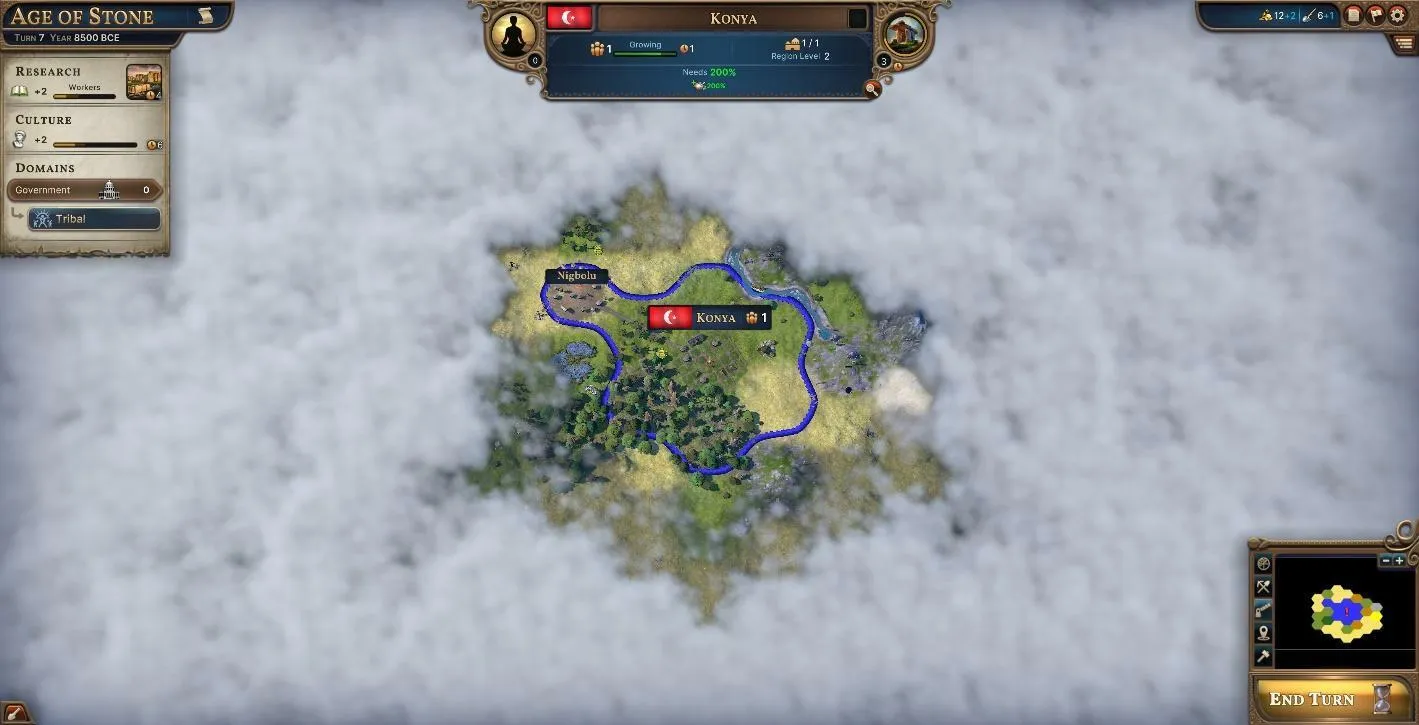The image size is (1419, 725).
Task: Click the magnifying glass on the Konya panel
Action: [872, 89]
